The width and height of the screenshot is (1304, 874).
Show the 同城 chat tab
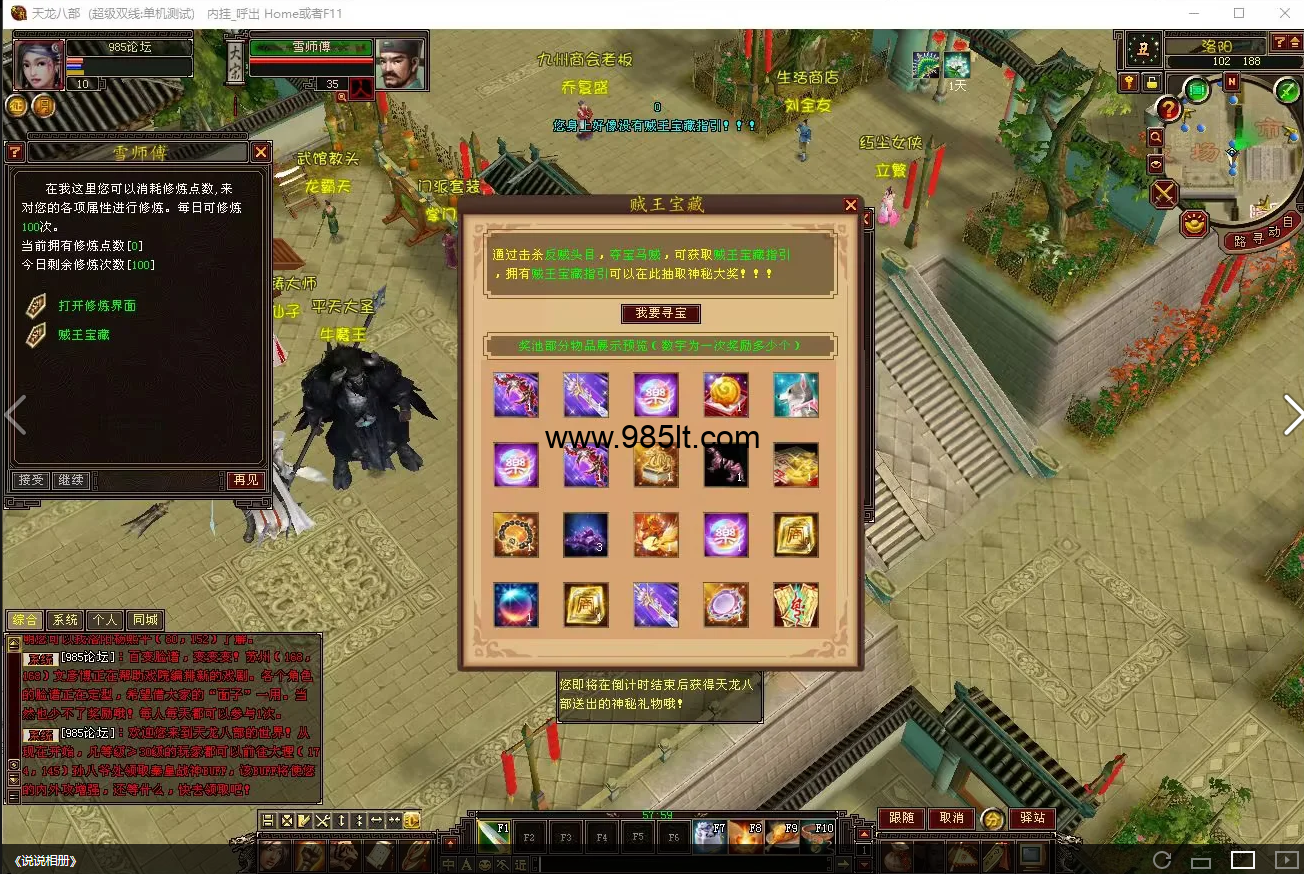point(145,620)
